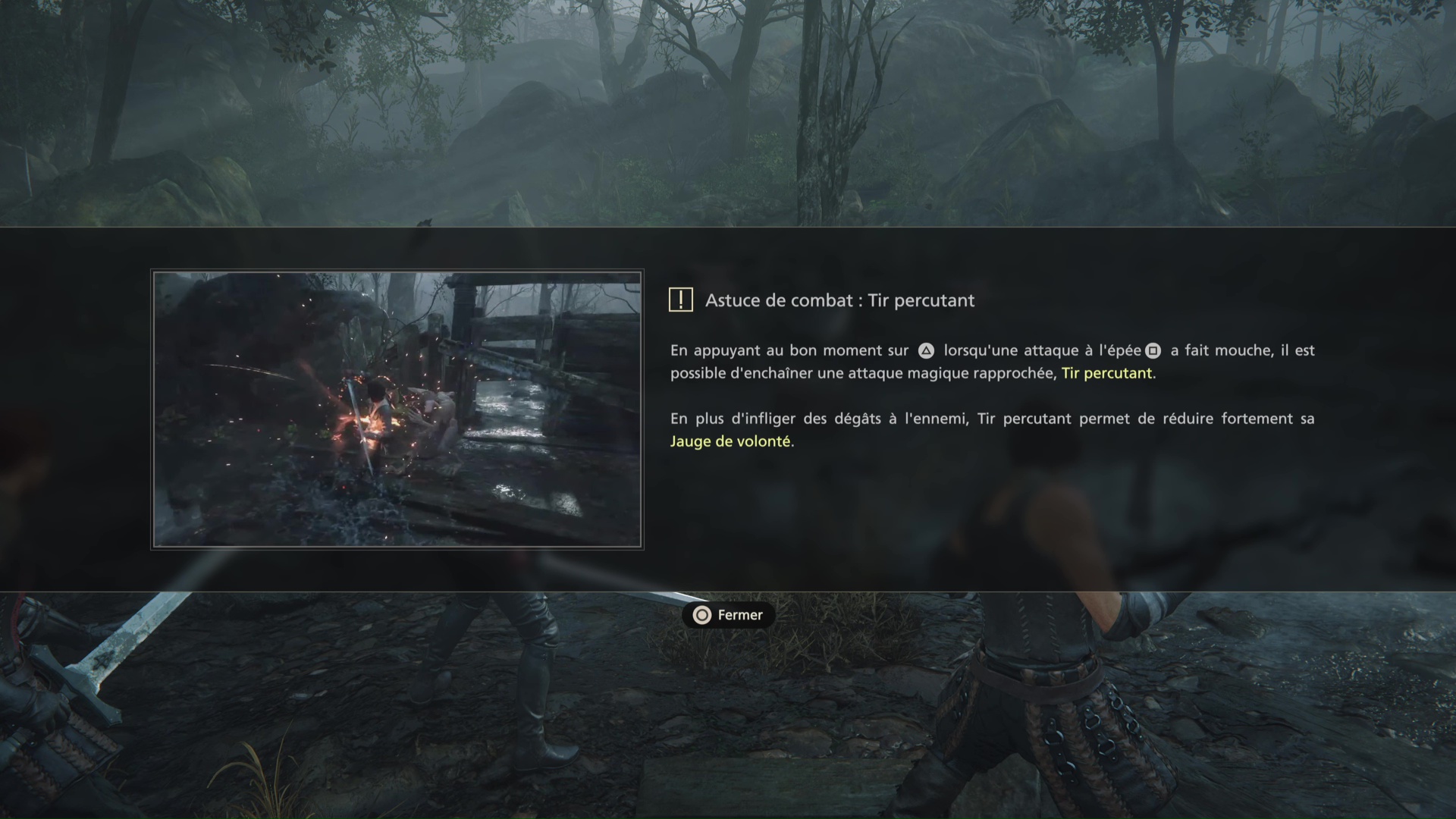Close the combat tip with Fermer
The width and height of the screenshot is (1456, 819).
[728, 615]
